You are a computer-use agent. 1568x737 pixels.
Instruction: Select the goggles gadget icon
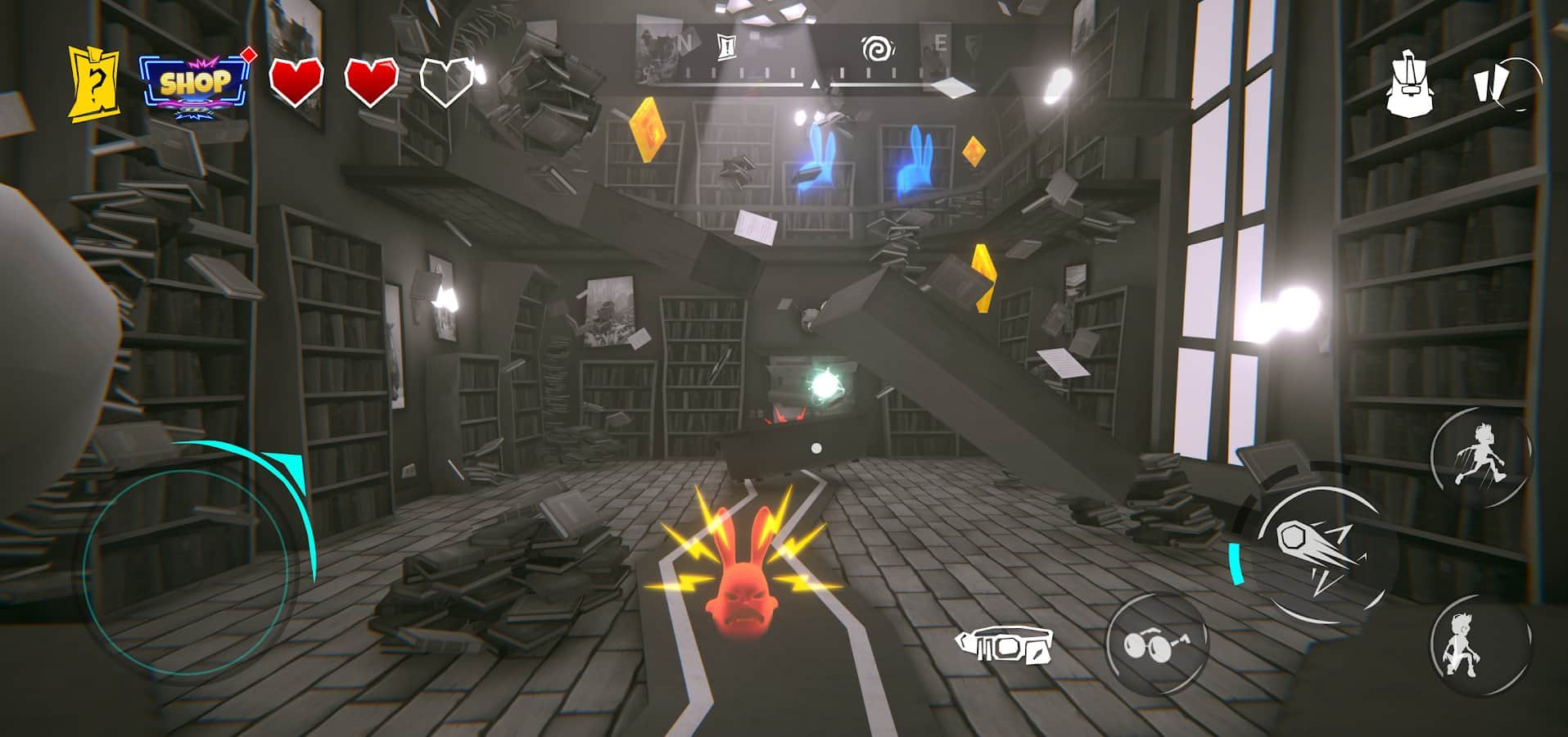tap(1005, 646)
